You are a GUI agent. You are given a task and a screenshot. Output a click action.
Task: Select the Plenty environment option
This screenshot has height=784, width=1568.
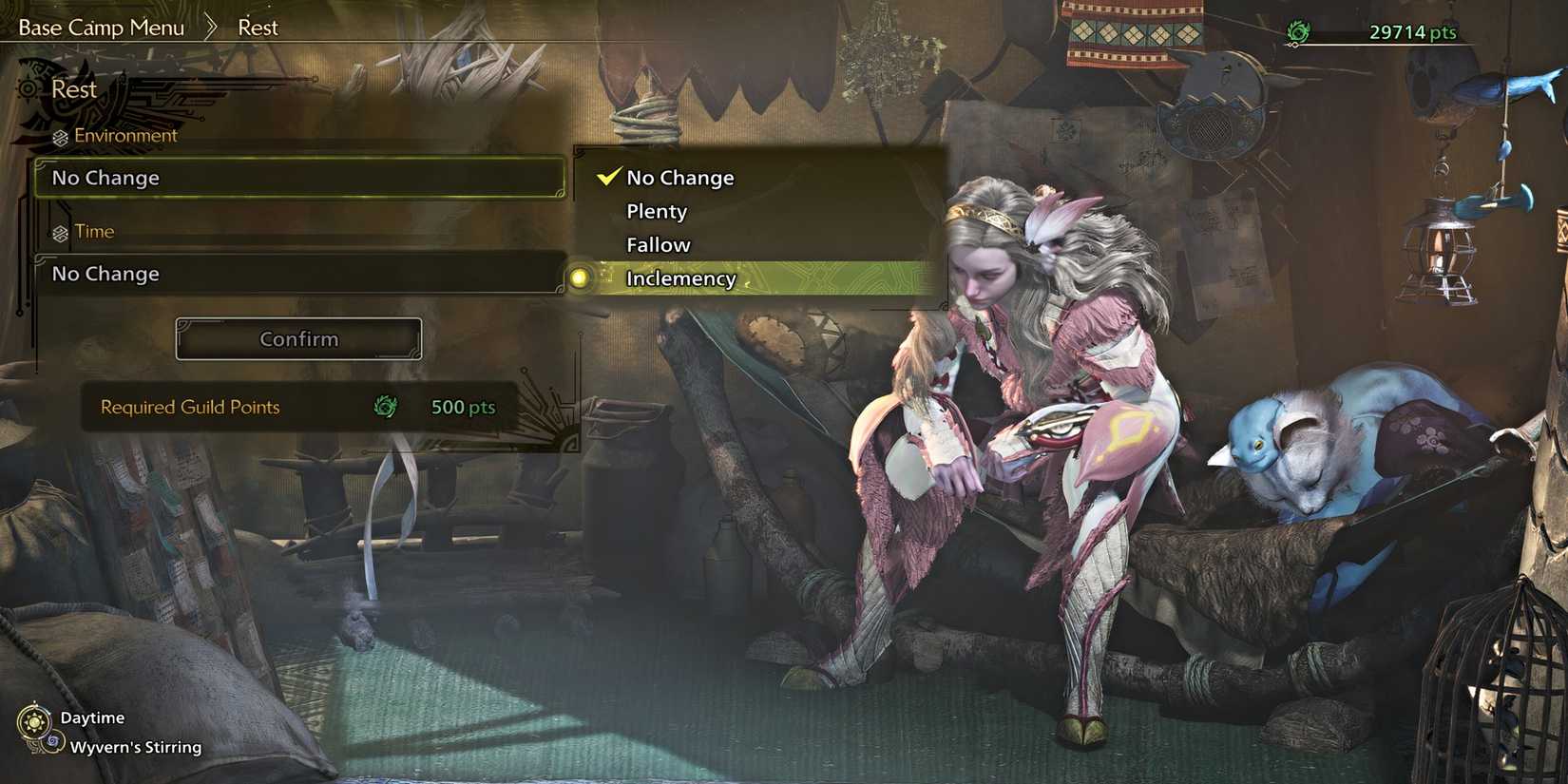tap(657, 211)
